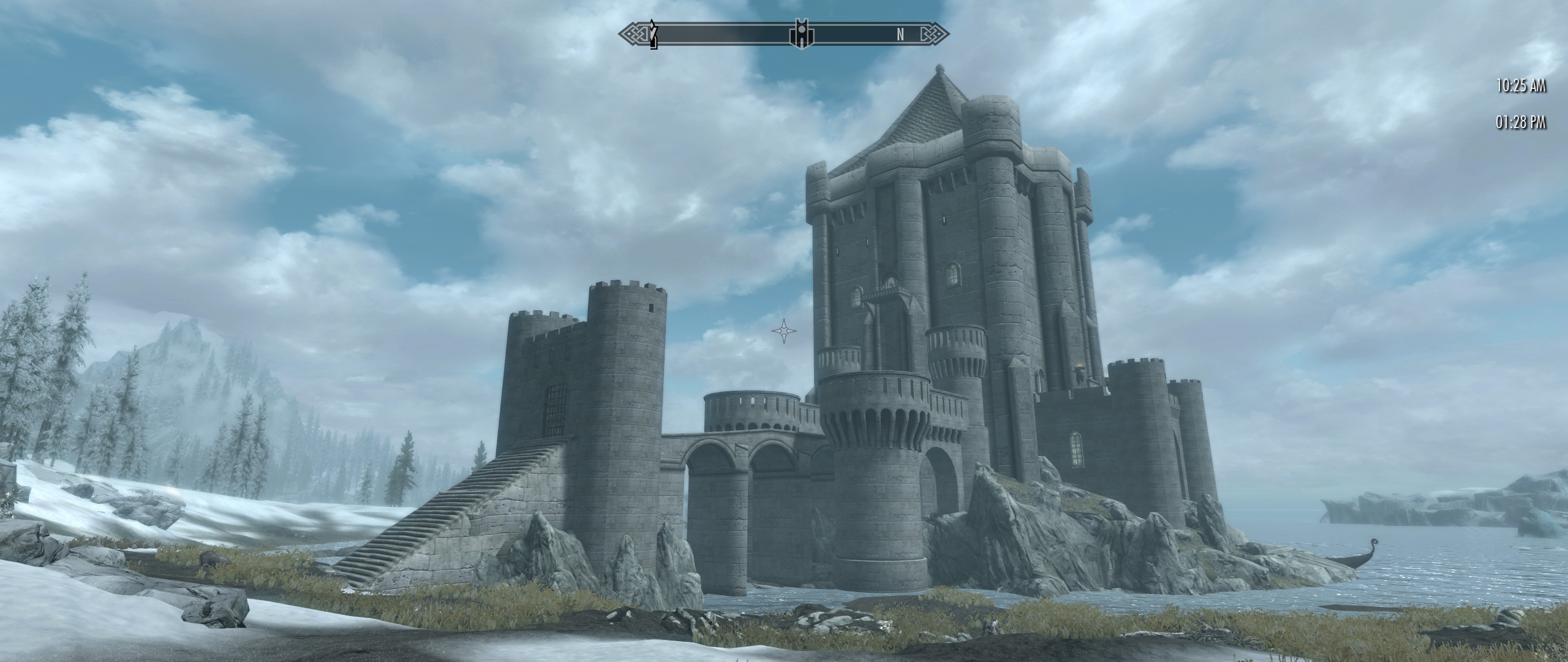Click the castle location marker on the compass

point(801,34)
